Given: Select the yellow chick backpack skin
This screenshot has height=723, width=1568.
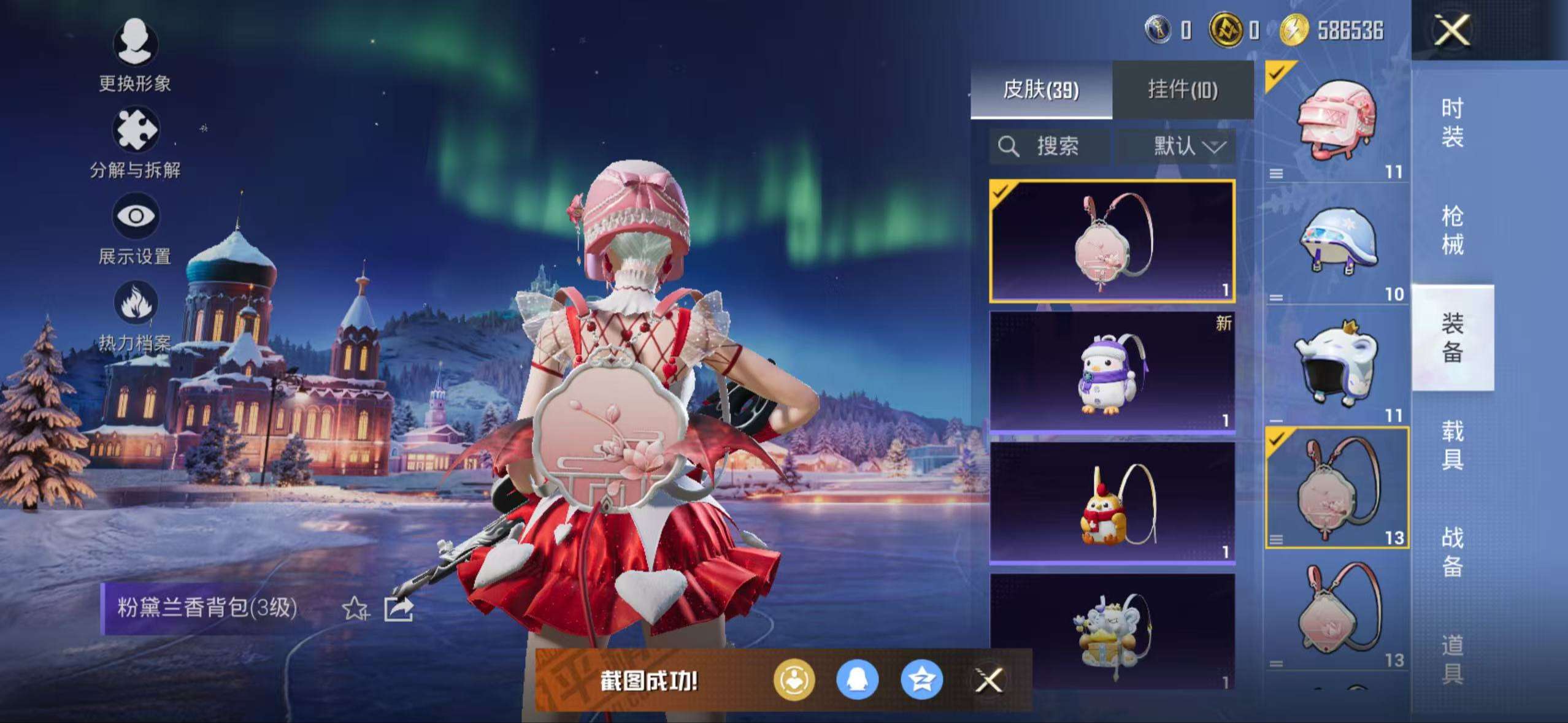Looking at the screenshot, I should point(1112,503).
